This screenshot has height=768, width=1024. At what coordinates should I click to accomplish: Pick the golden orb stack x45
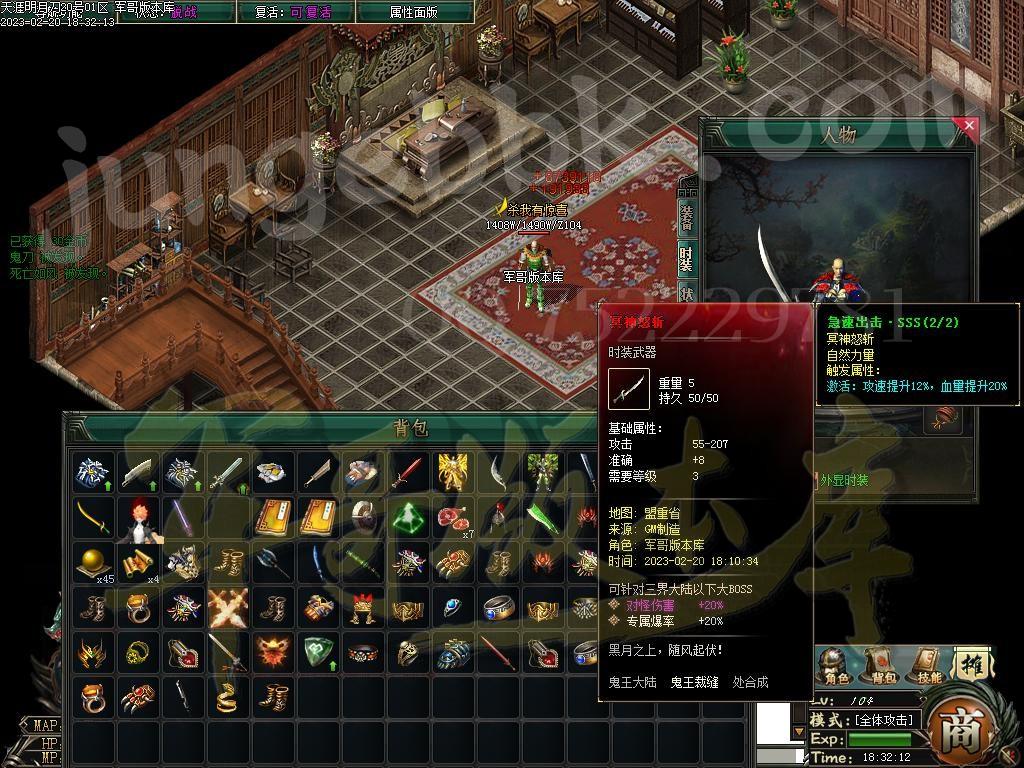94,562
